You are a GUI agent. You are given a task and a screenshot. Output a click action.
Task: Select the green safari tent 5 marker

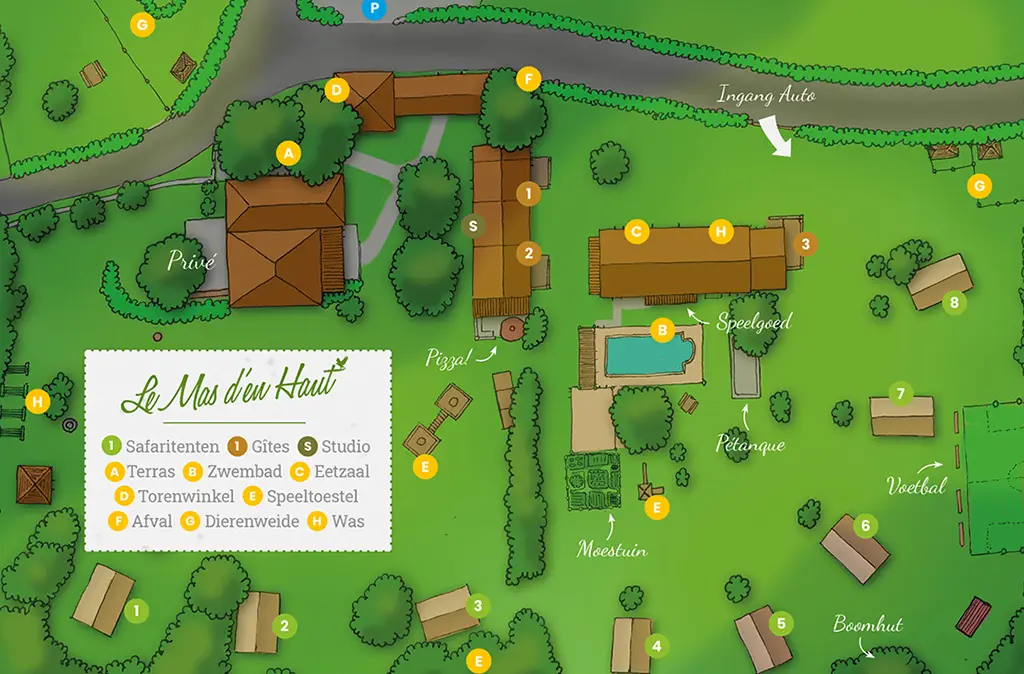(x=782, y=622)
